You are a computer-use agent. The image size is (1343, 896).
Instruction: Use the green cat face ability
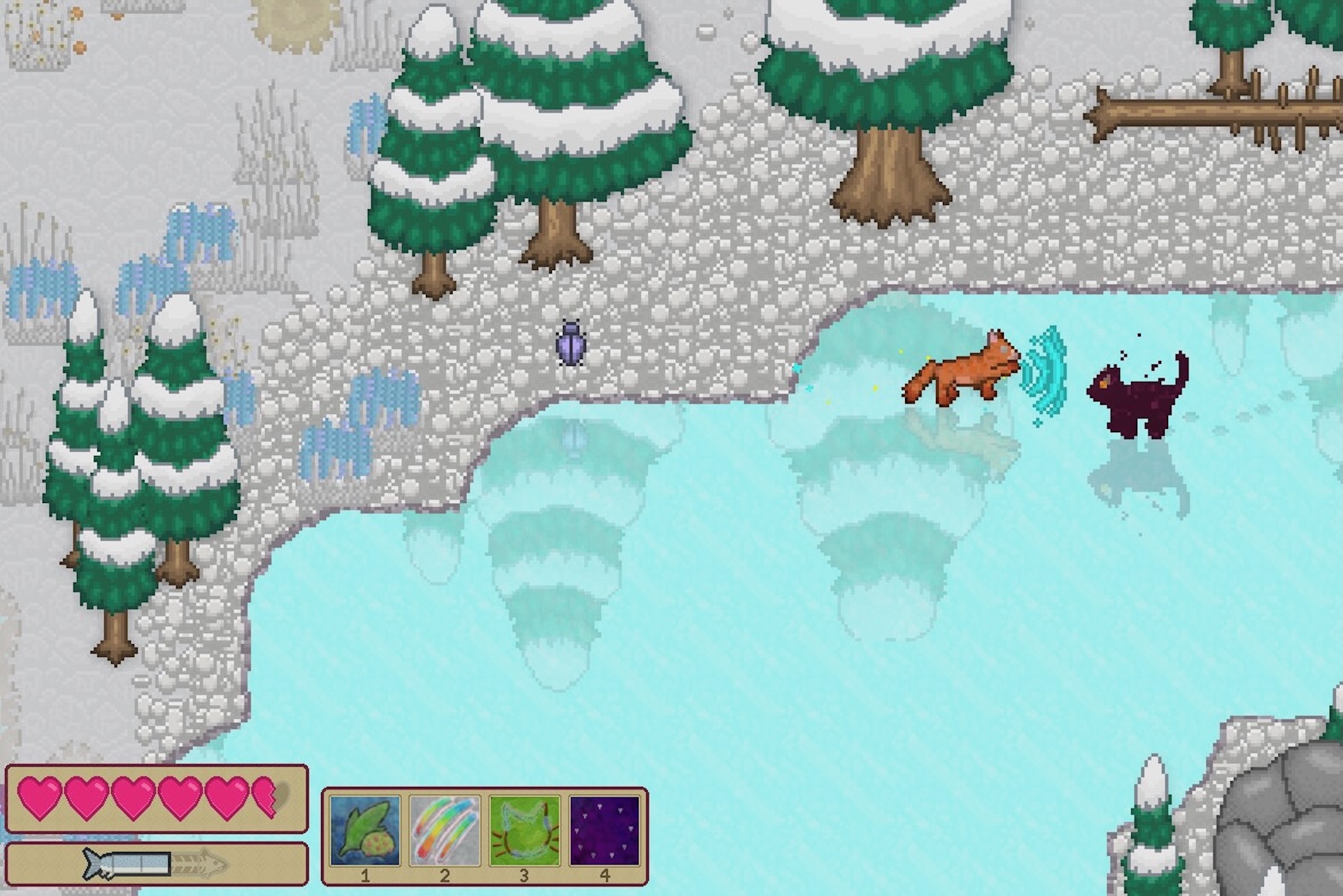point(525,830)
